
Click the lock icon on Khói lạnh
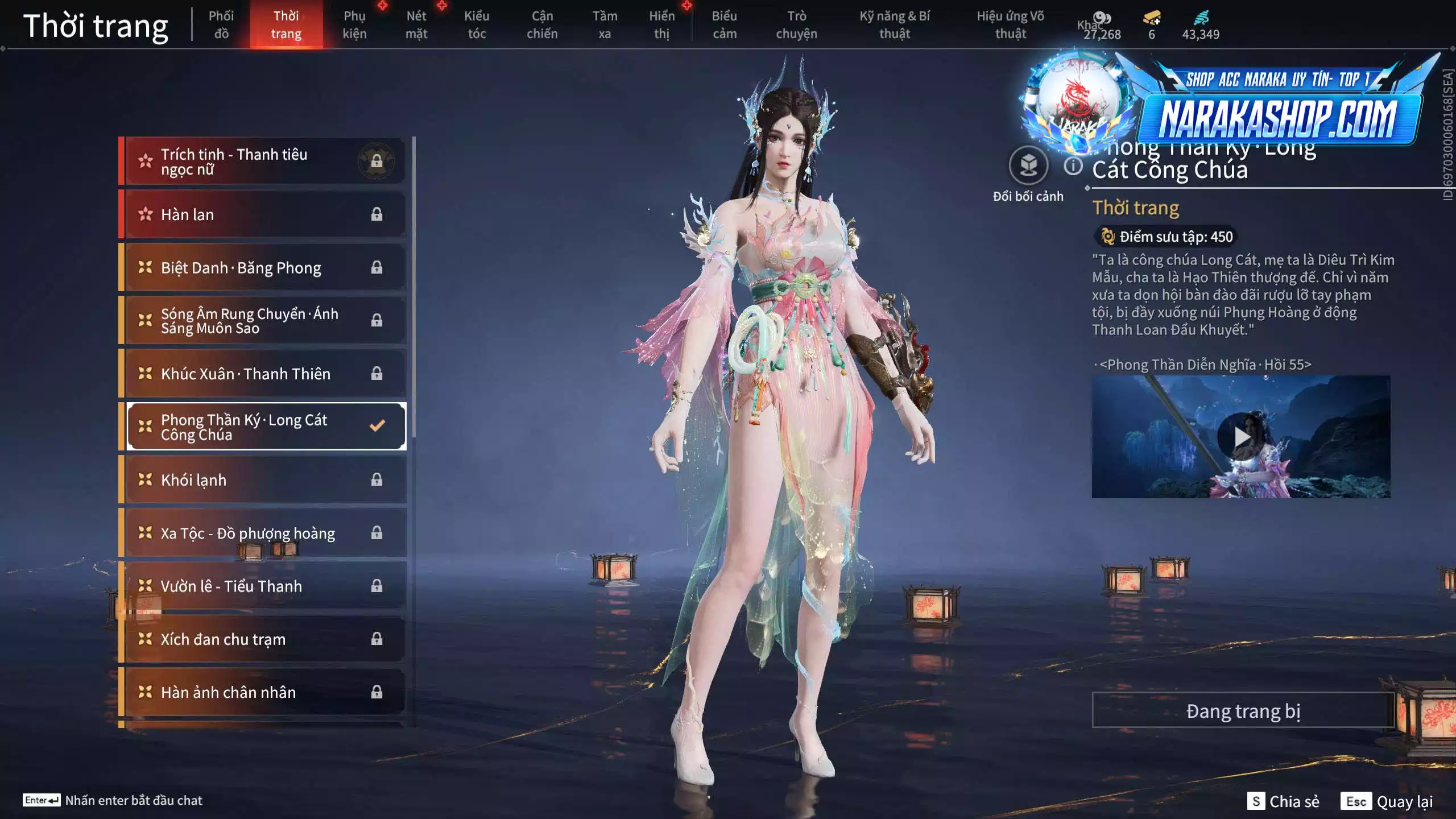tap(377, 479)
